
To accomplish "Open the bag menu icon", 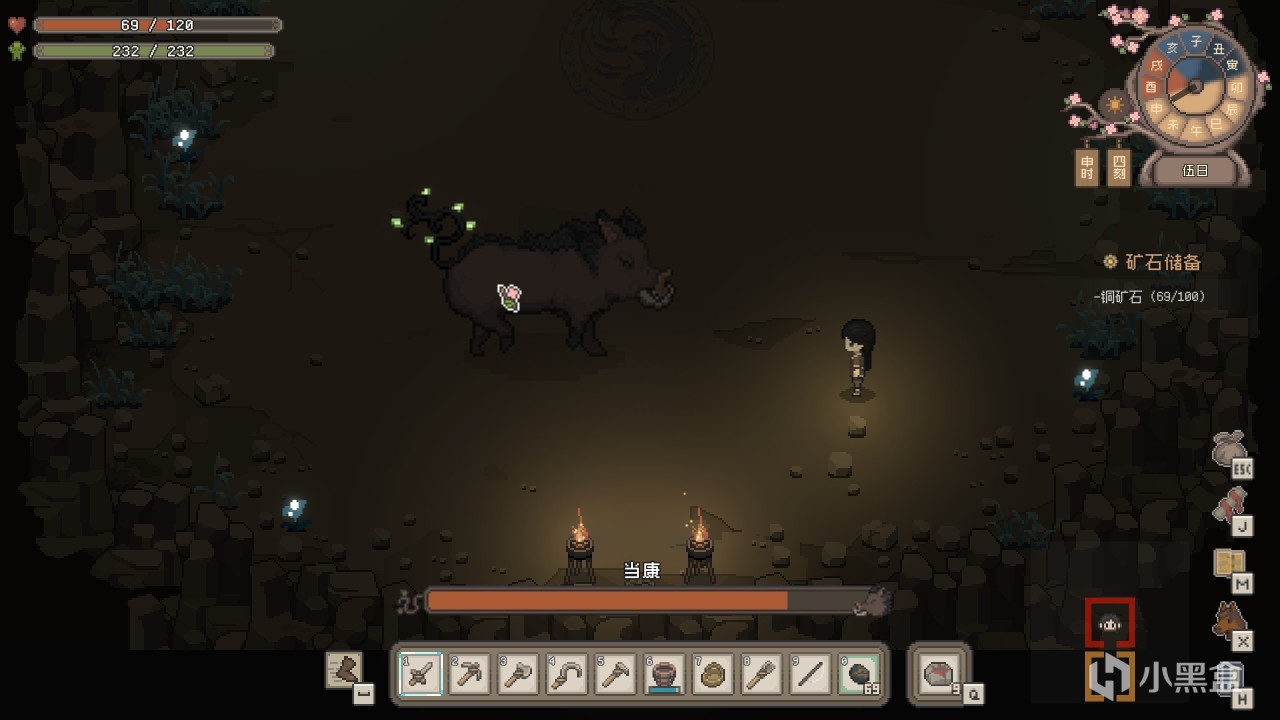I will (x=1229, y=450).
